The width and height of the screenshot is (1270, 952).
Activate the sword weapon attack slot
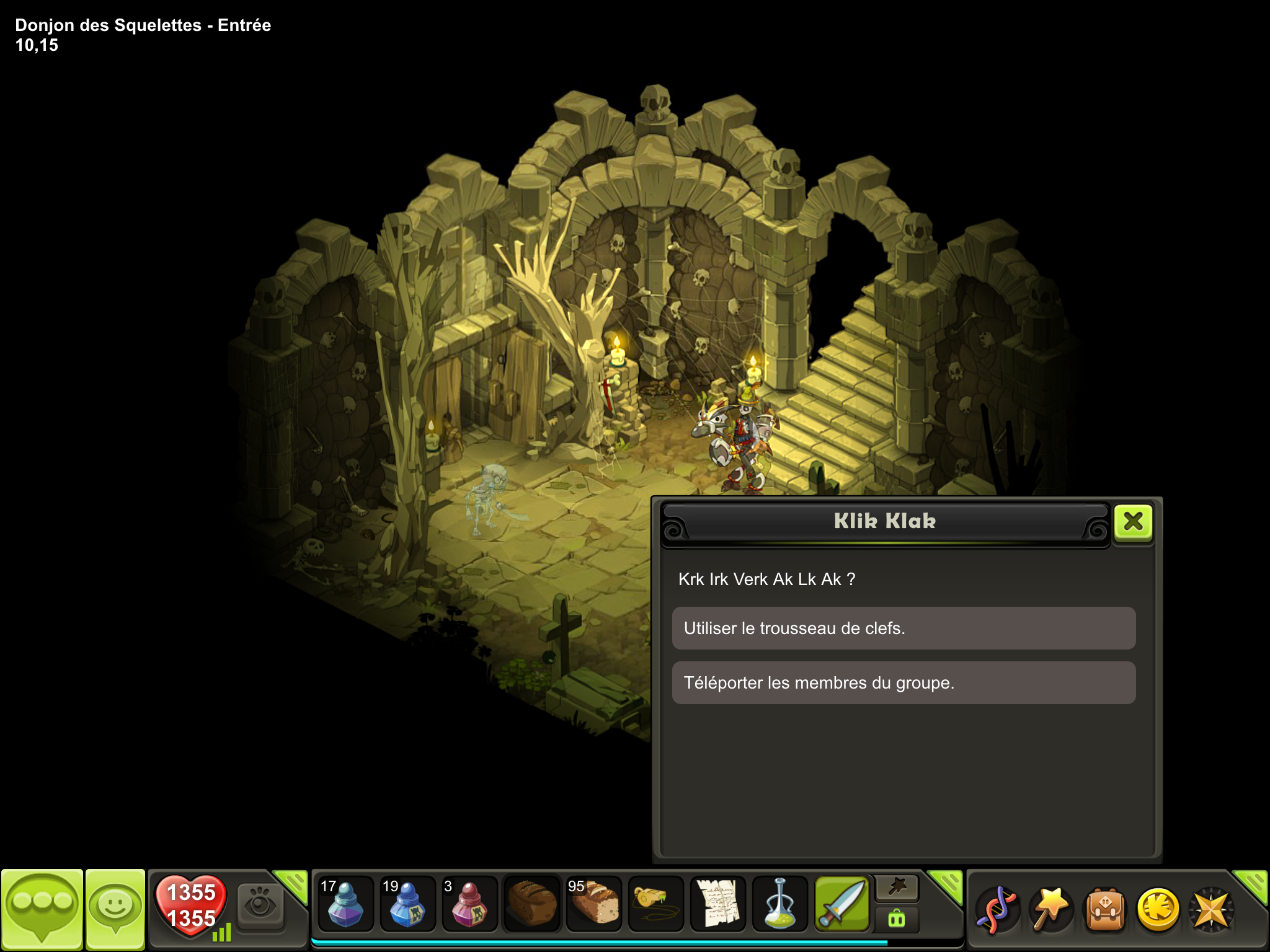pos(841,905)
